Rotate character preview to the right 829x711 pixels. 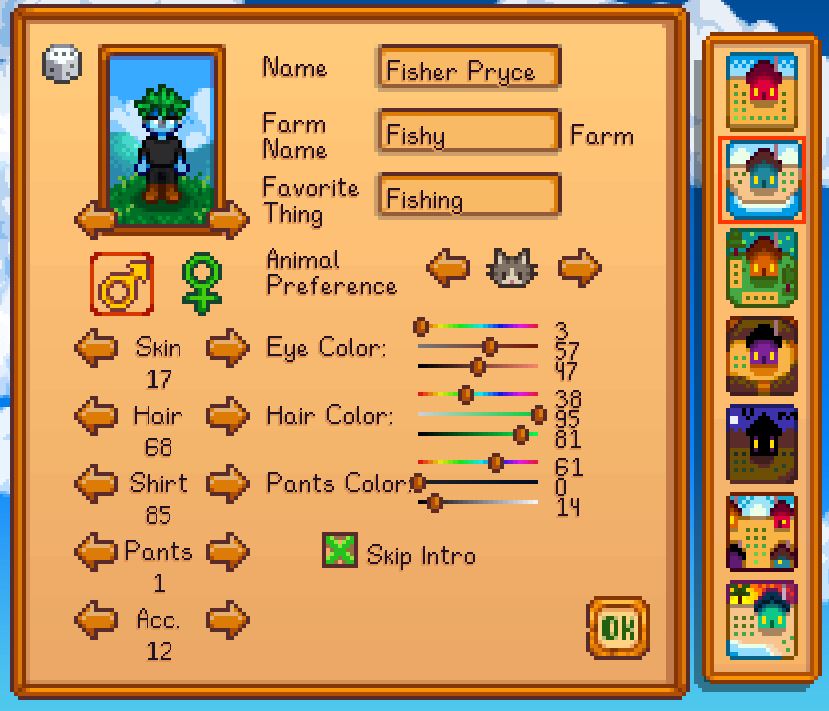(x=230, y=221)
